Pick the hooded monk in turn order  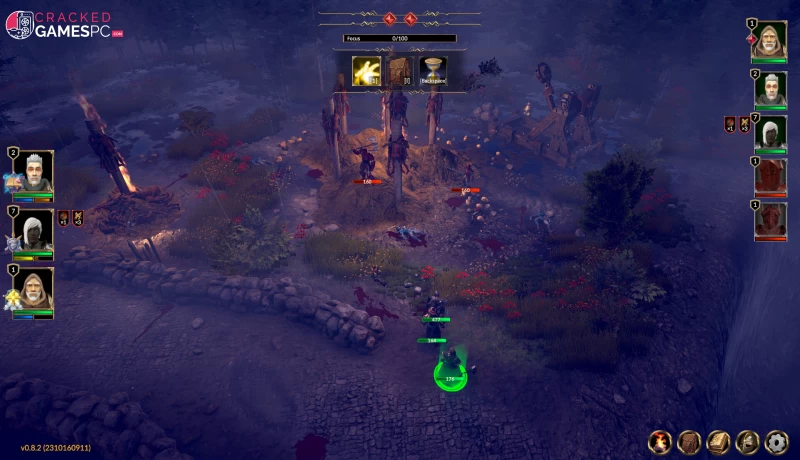point(769,41)
